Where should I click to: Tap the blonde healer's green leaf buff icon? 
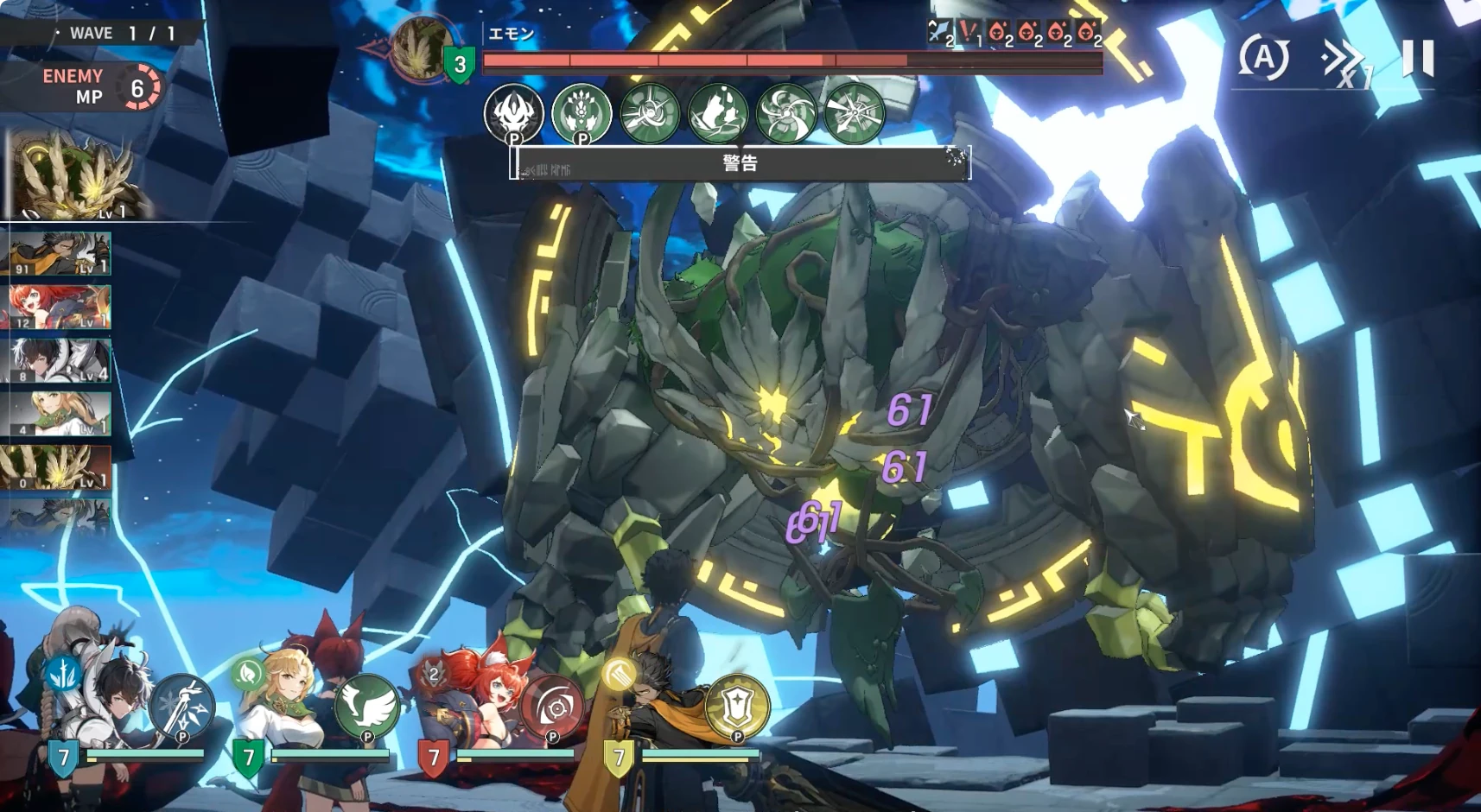pyautogui.click(x=248, y=673)
